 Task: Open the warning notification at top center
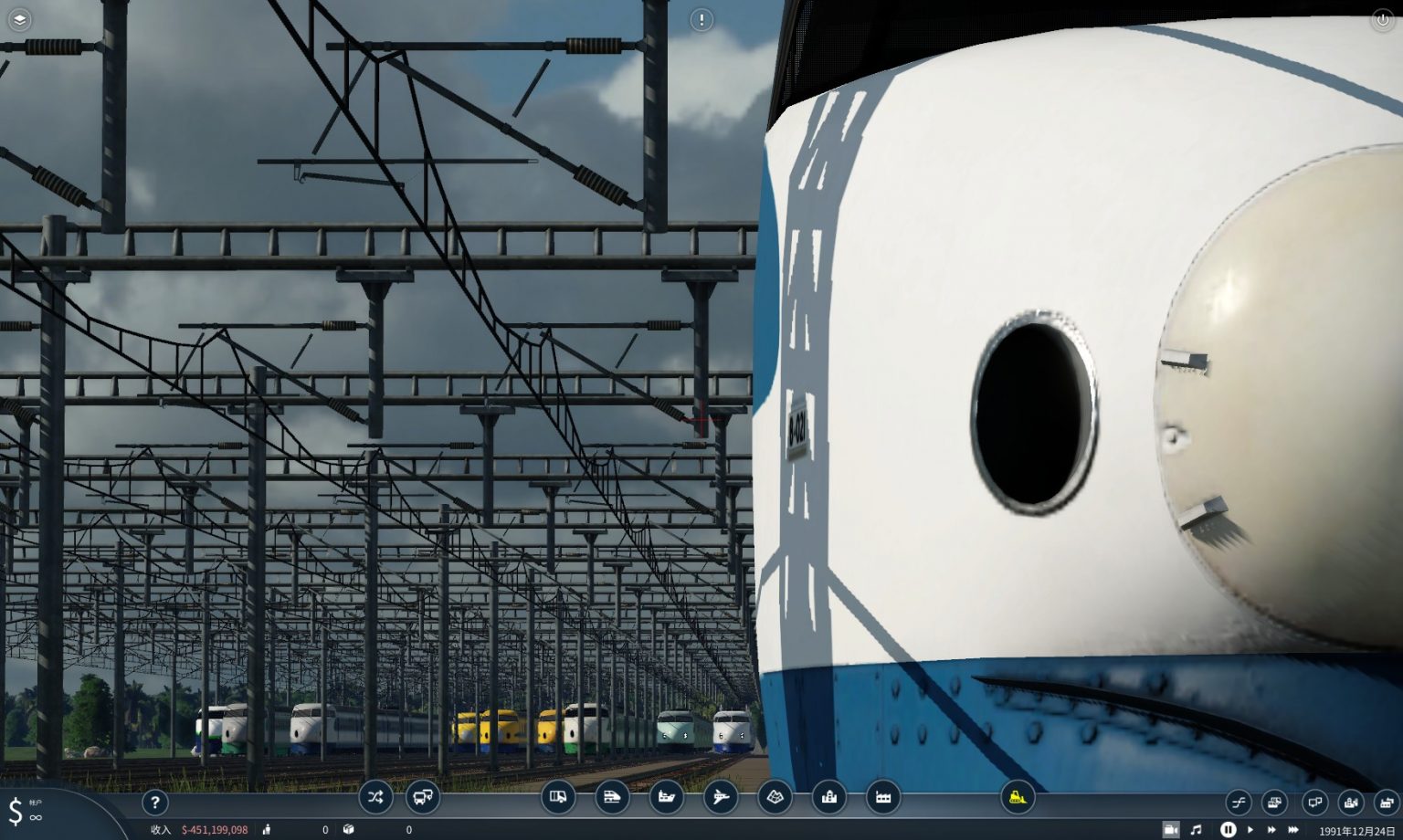click(701, 19)
